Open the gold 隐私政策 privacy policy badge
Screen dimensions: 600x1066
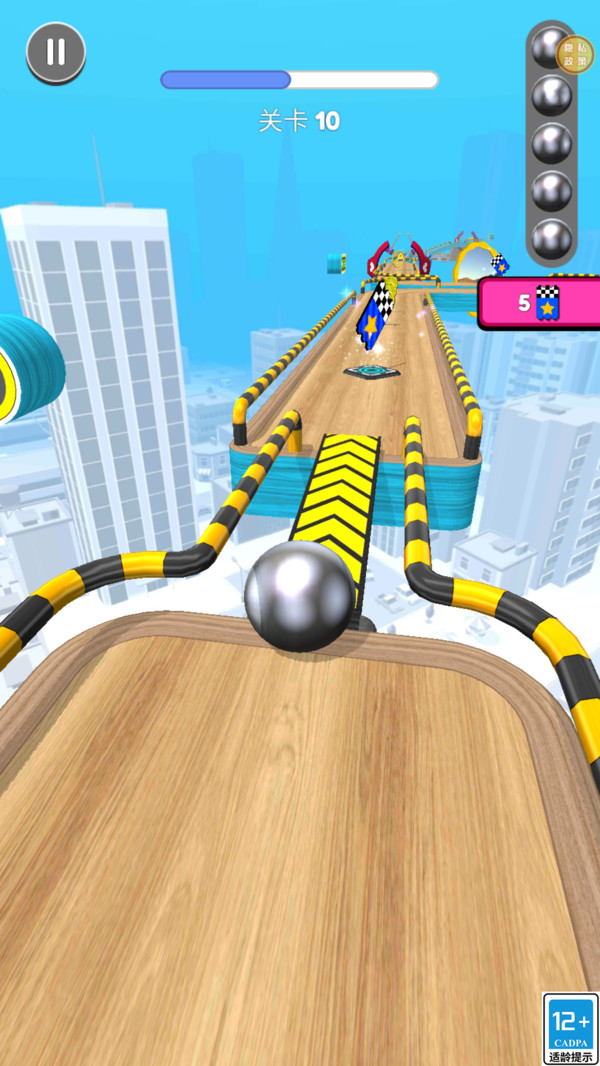click(574, 54)
